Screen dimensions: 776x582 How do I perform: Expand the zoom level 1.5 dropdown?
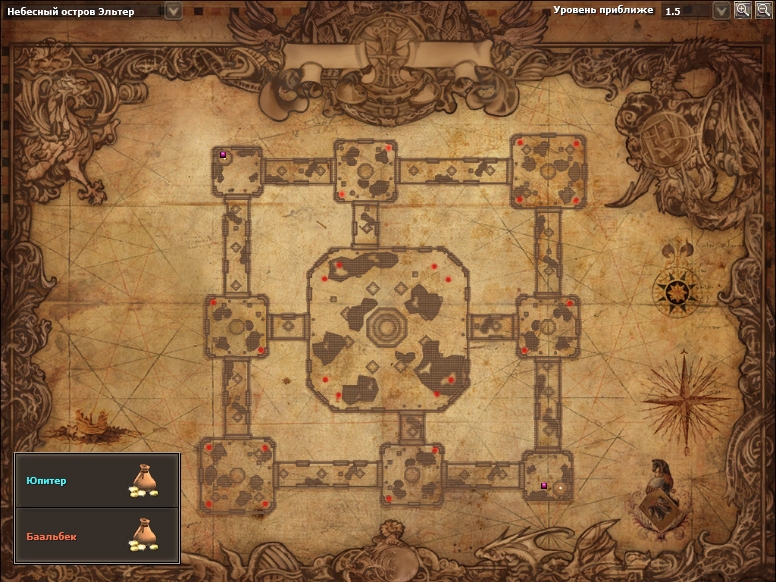coord(721,11)
